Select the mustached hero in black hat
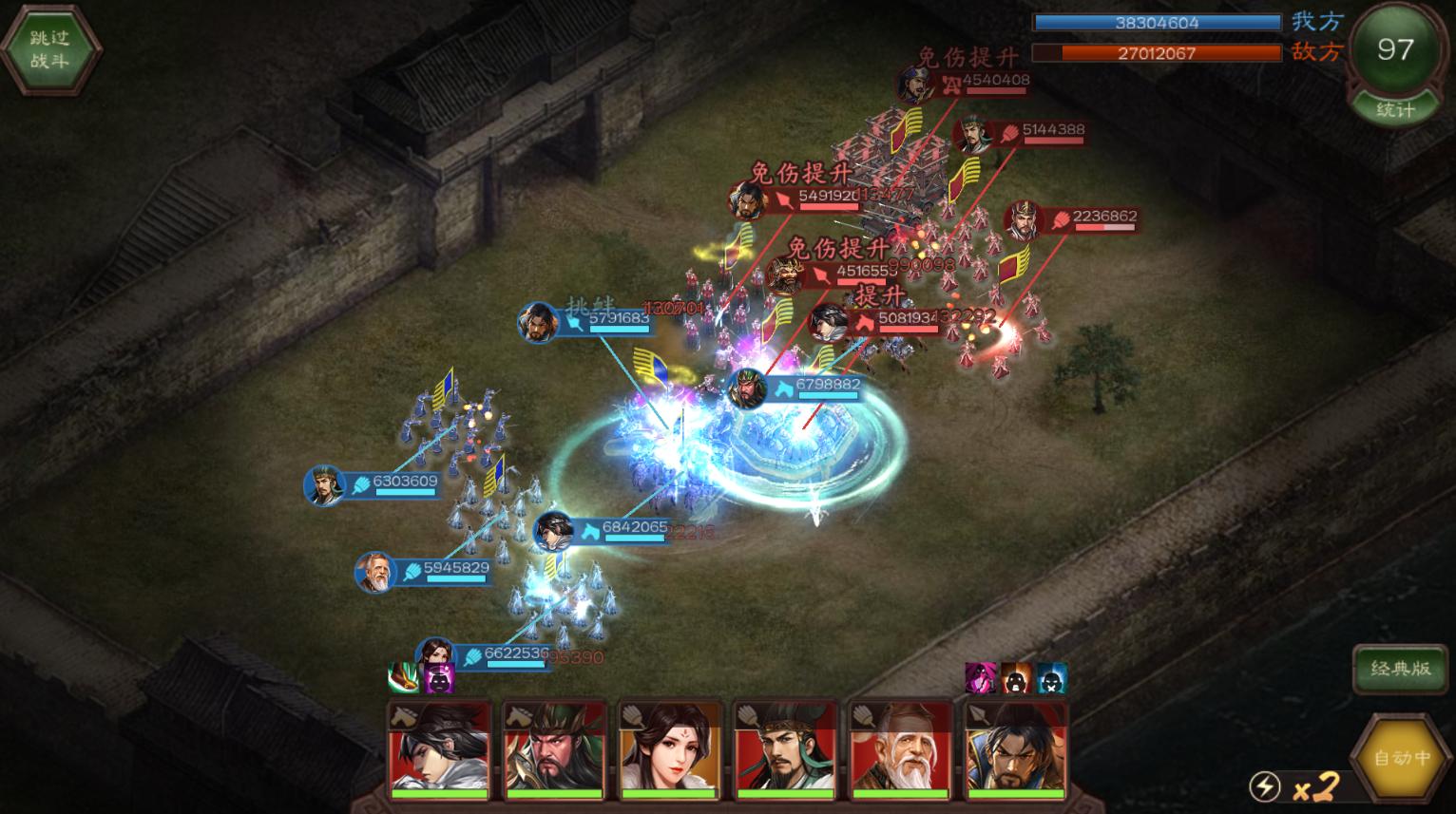The width and height of the screenshot is (1456, 814). 785,748
